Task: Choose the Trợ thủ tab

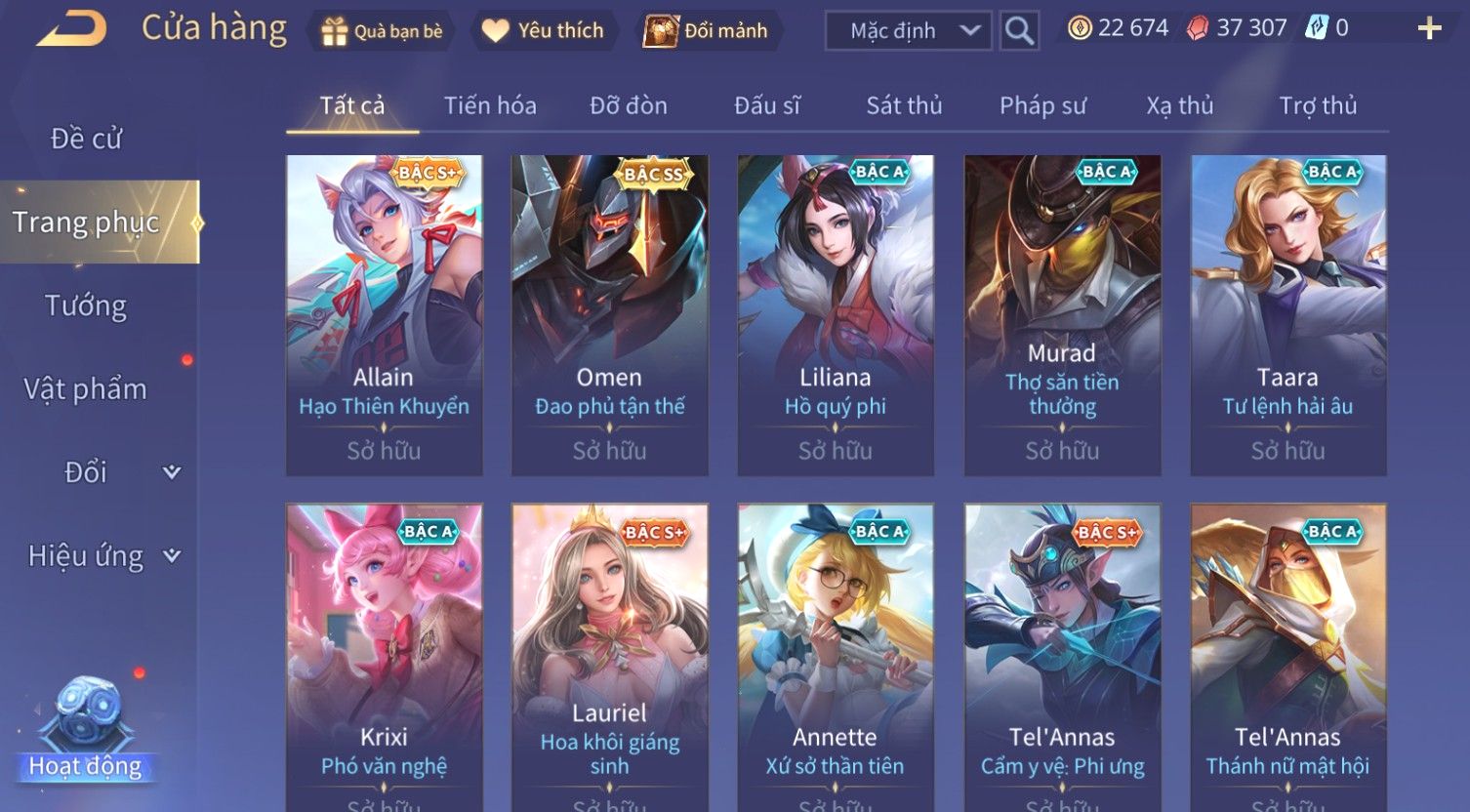Action: coord(1318,105)
